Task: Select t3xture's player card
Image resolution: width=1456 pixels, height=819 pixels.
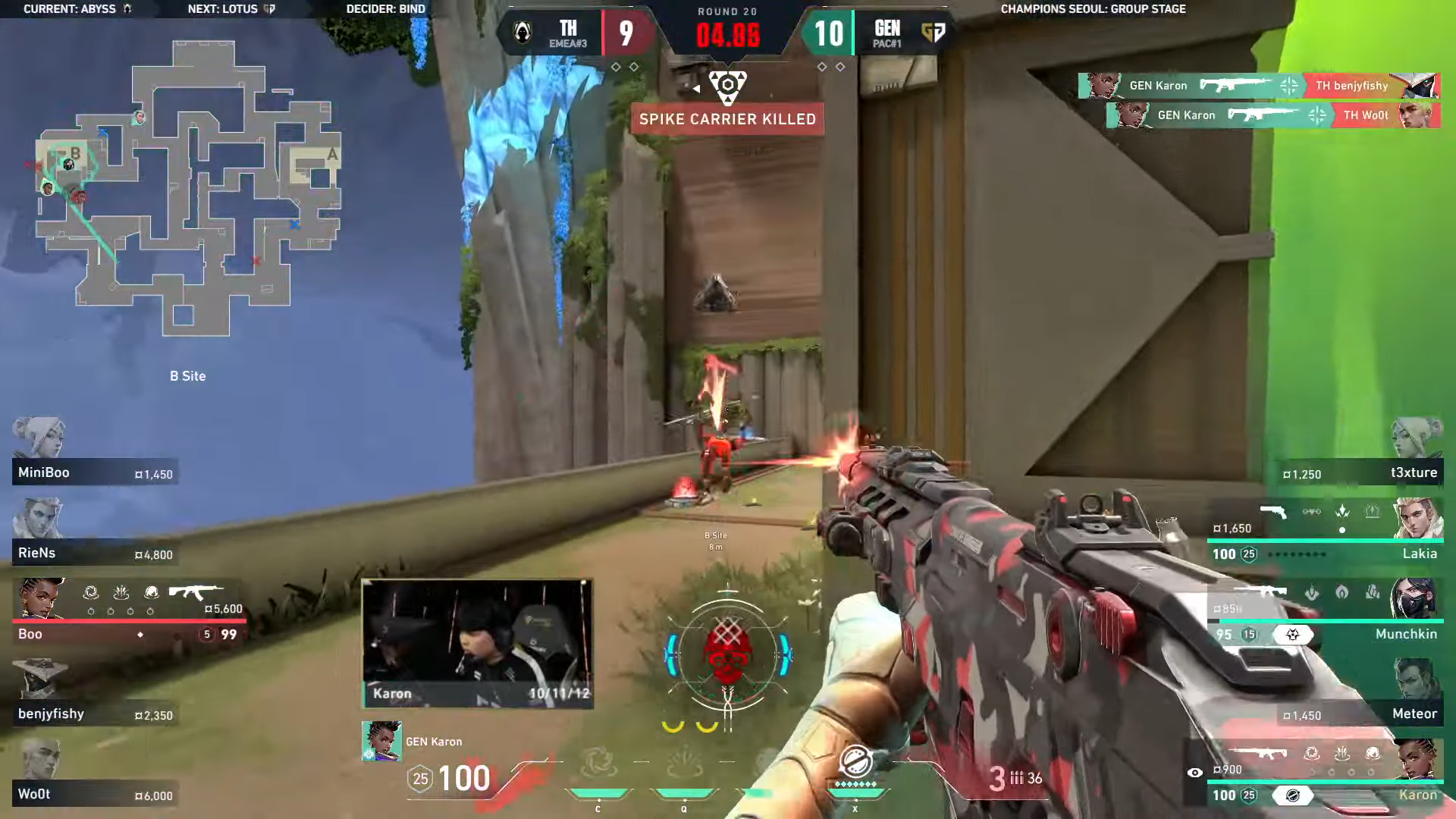Action: [1361, 472]
